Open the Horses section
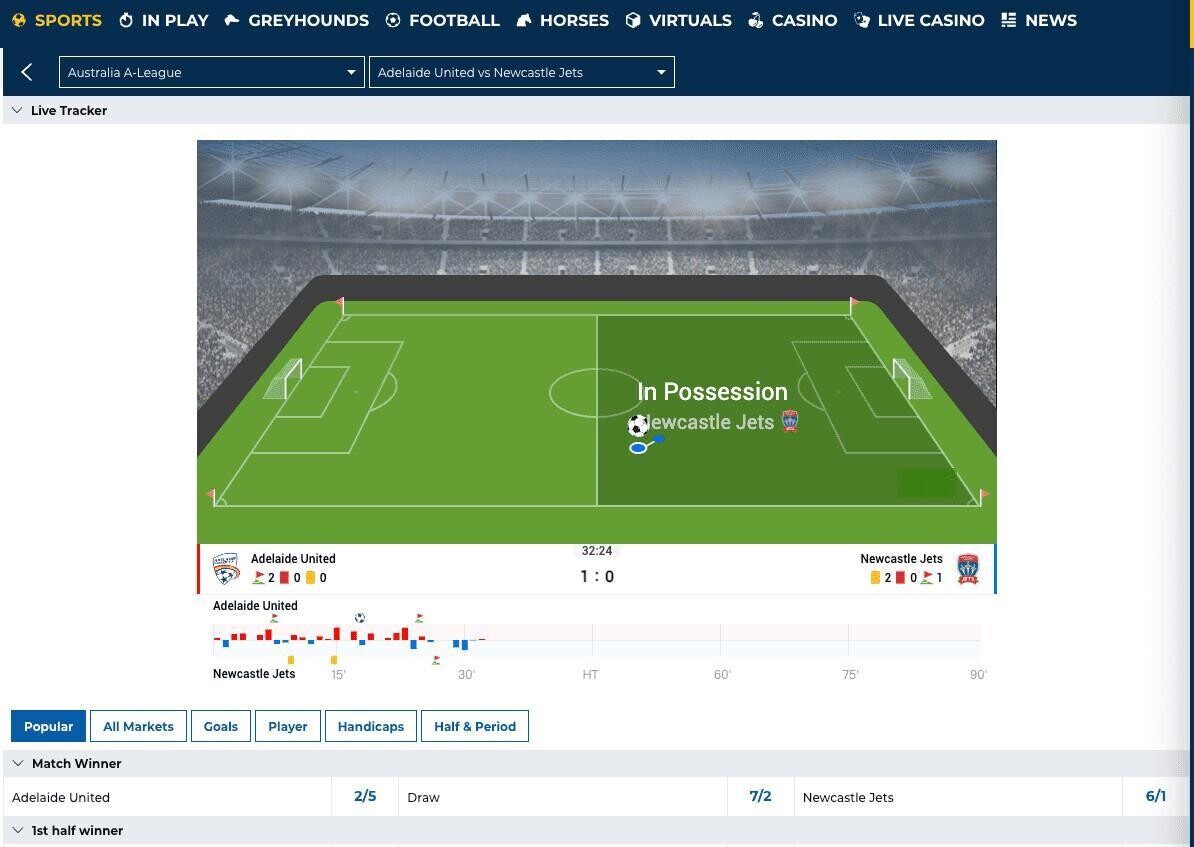The image size is (1194, 847). 563,20
